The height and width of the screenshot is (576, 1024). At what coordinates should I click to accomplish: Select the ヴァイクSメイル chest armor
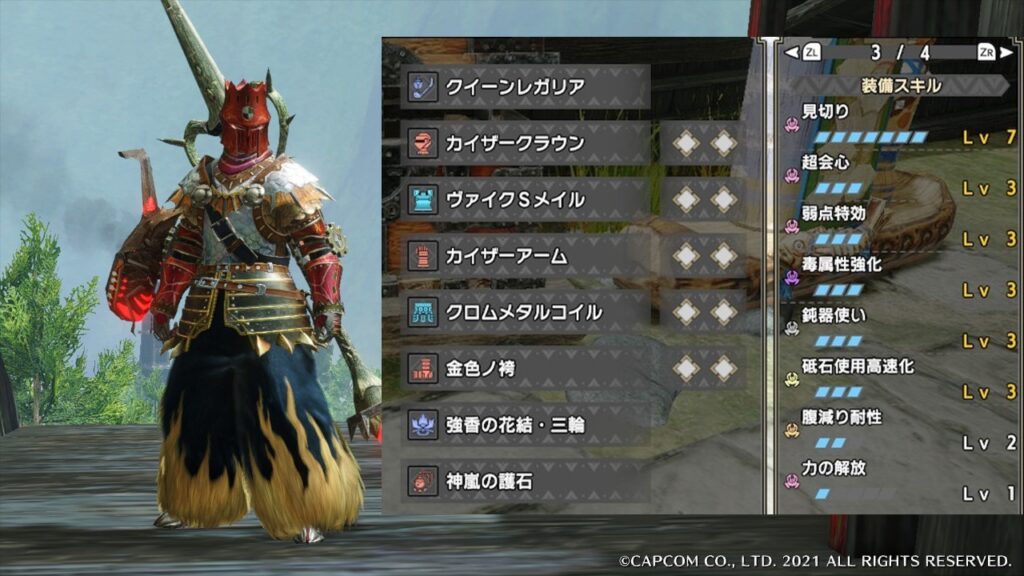coord(527,200)
